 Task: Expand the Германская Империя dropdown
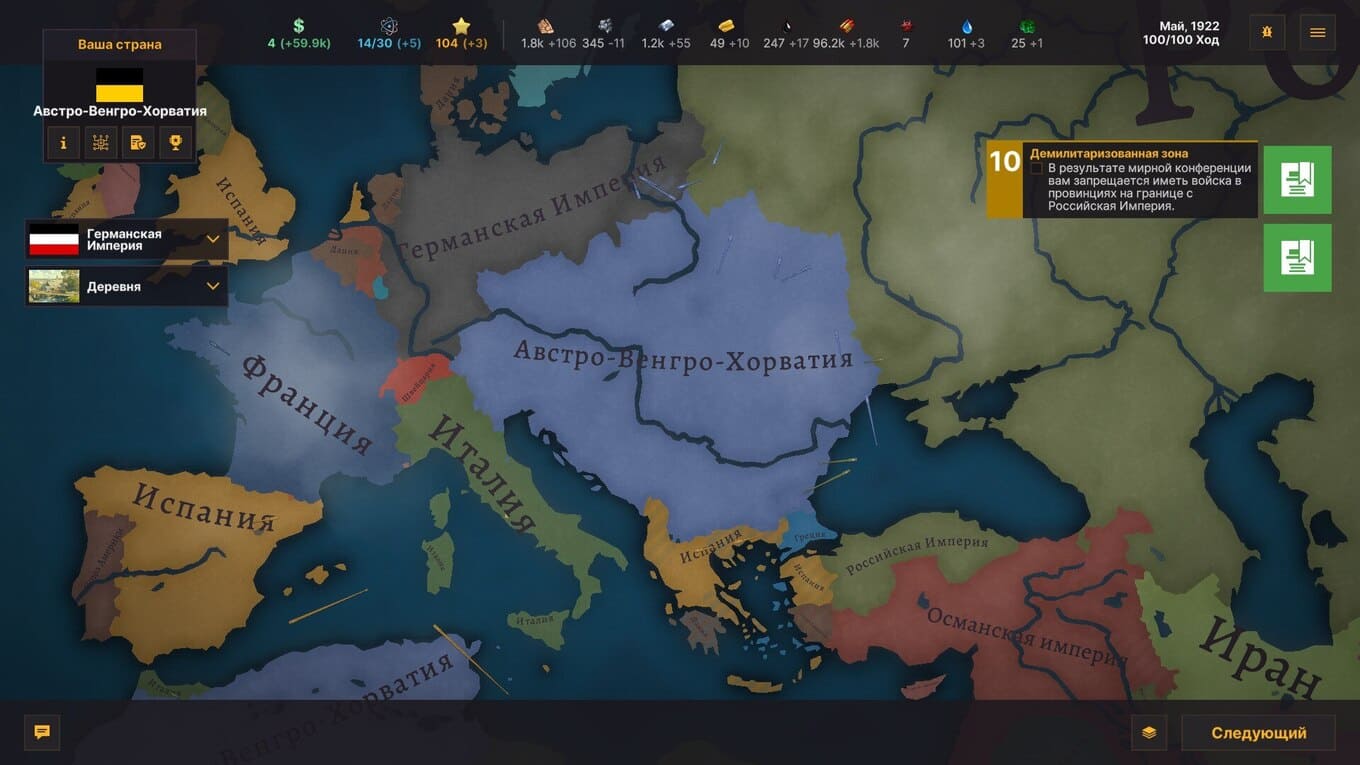coord(213,240)
